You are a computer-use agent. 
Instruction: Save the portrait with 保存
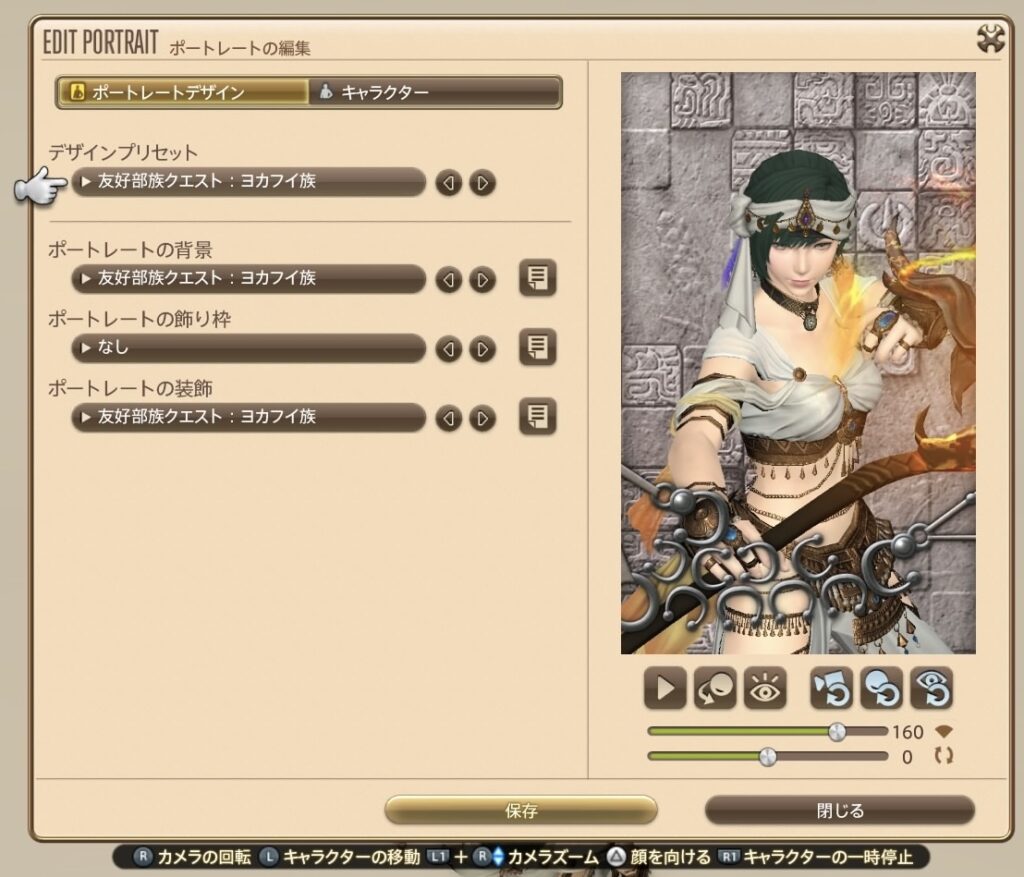coord(521,810)
